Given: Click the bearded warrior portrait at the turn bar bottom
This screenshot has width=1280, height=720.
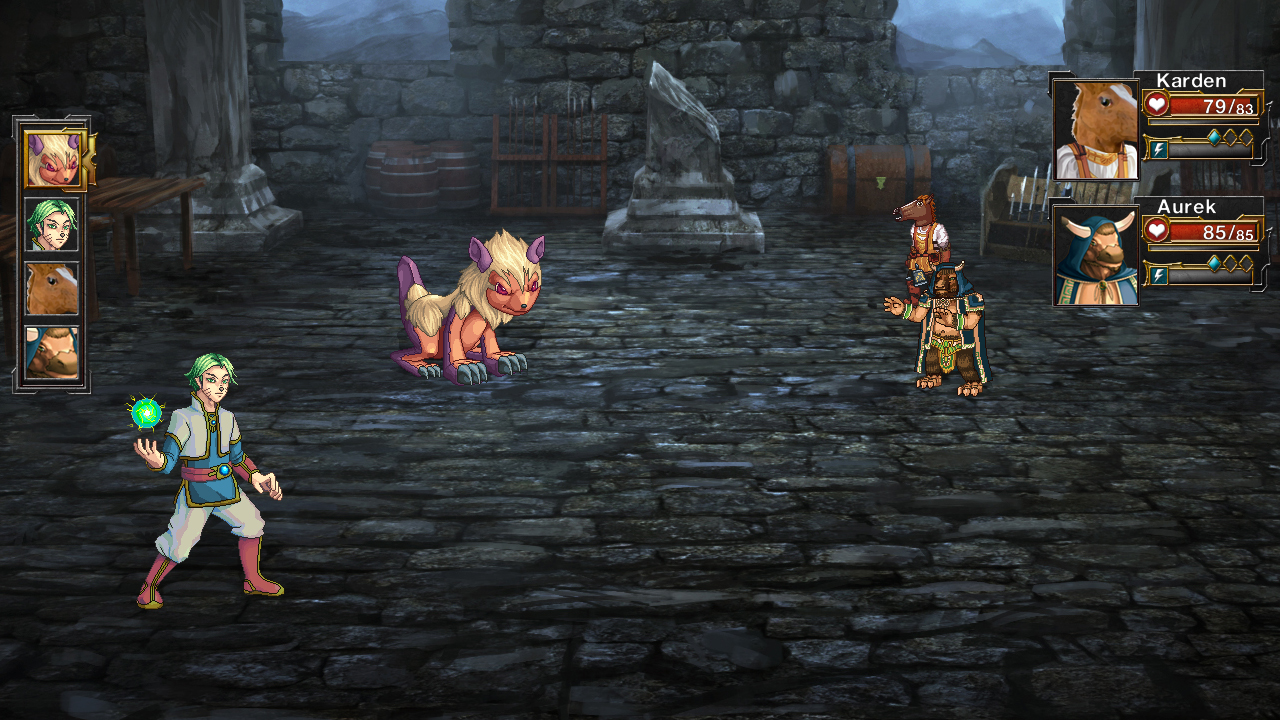Looking at the screenshot, I should pos(50,350).
